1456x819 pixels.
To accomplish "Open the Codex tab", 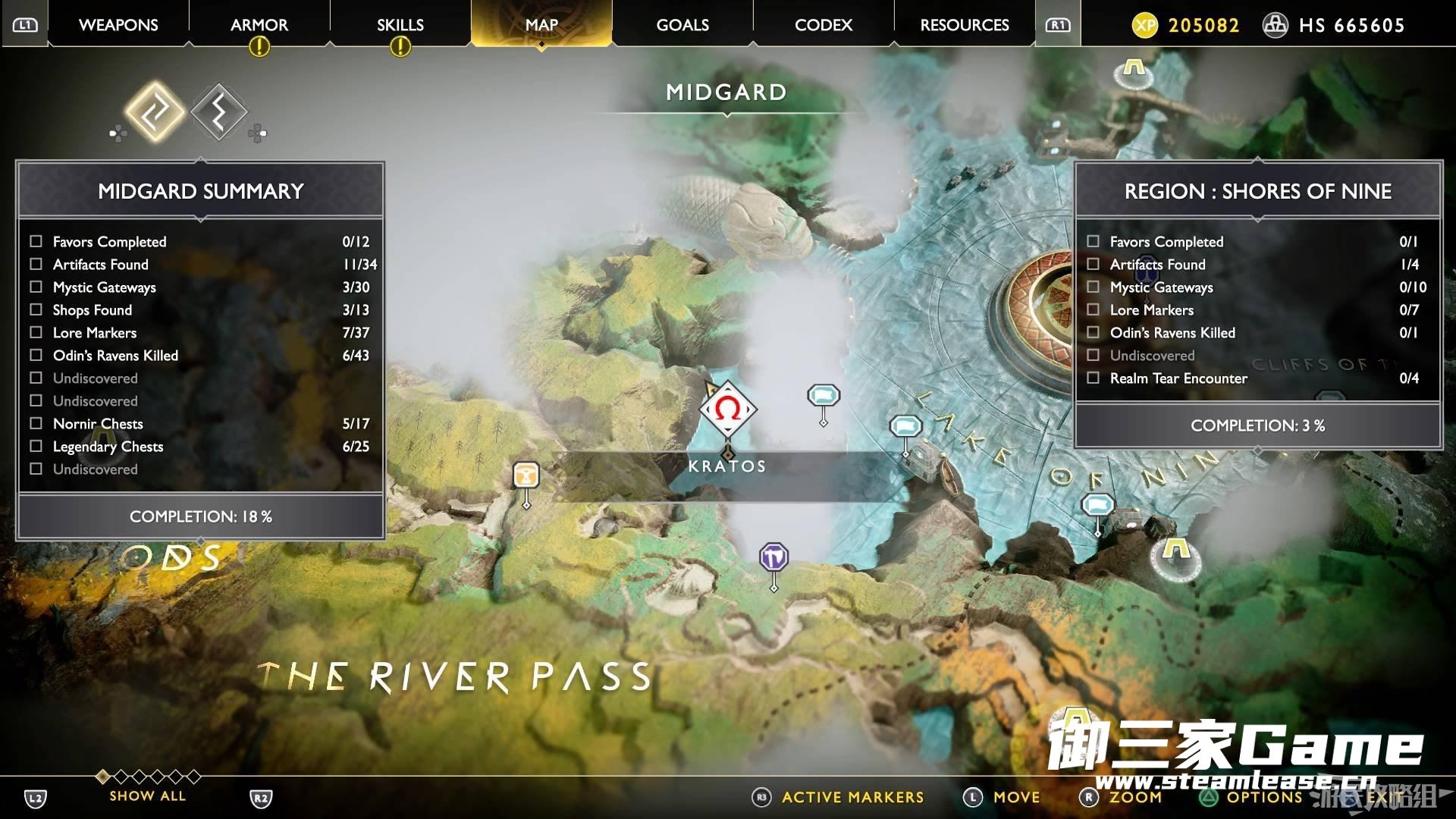I will [x=824, y=25].
